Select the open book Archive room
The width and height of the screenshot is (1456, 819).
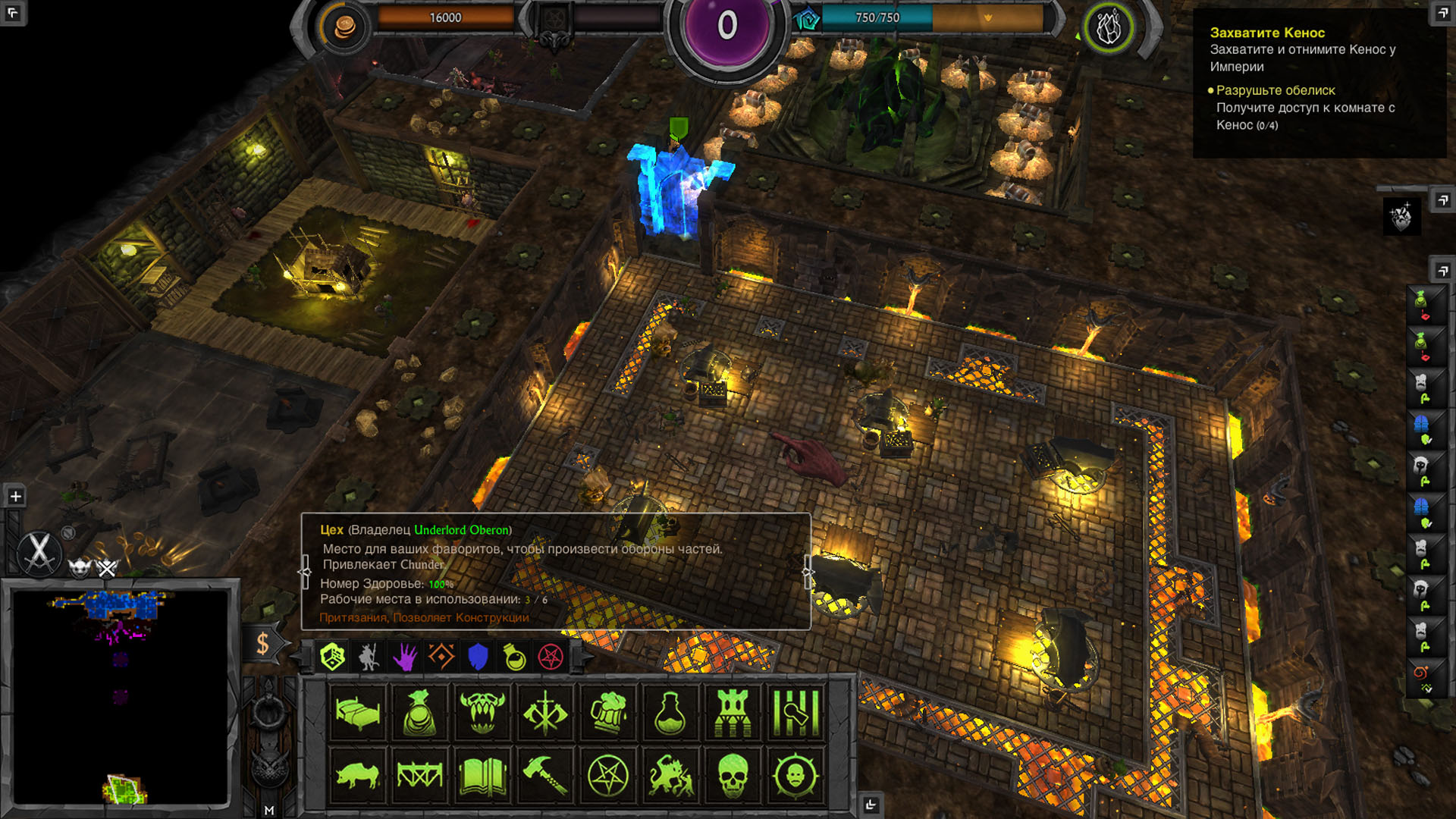[x=482, y=775]
